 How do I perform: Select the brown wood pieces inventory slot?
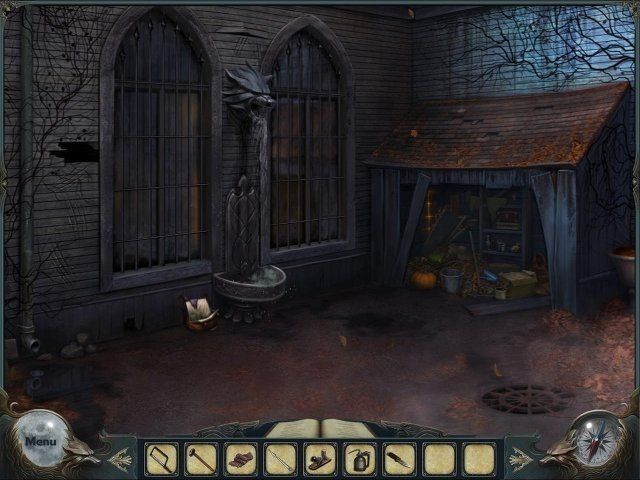[240, 459]
